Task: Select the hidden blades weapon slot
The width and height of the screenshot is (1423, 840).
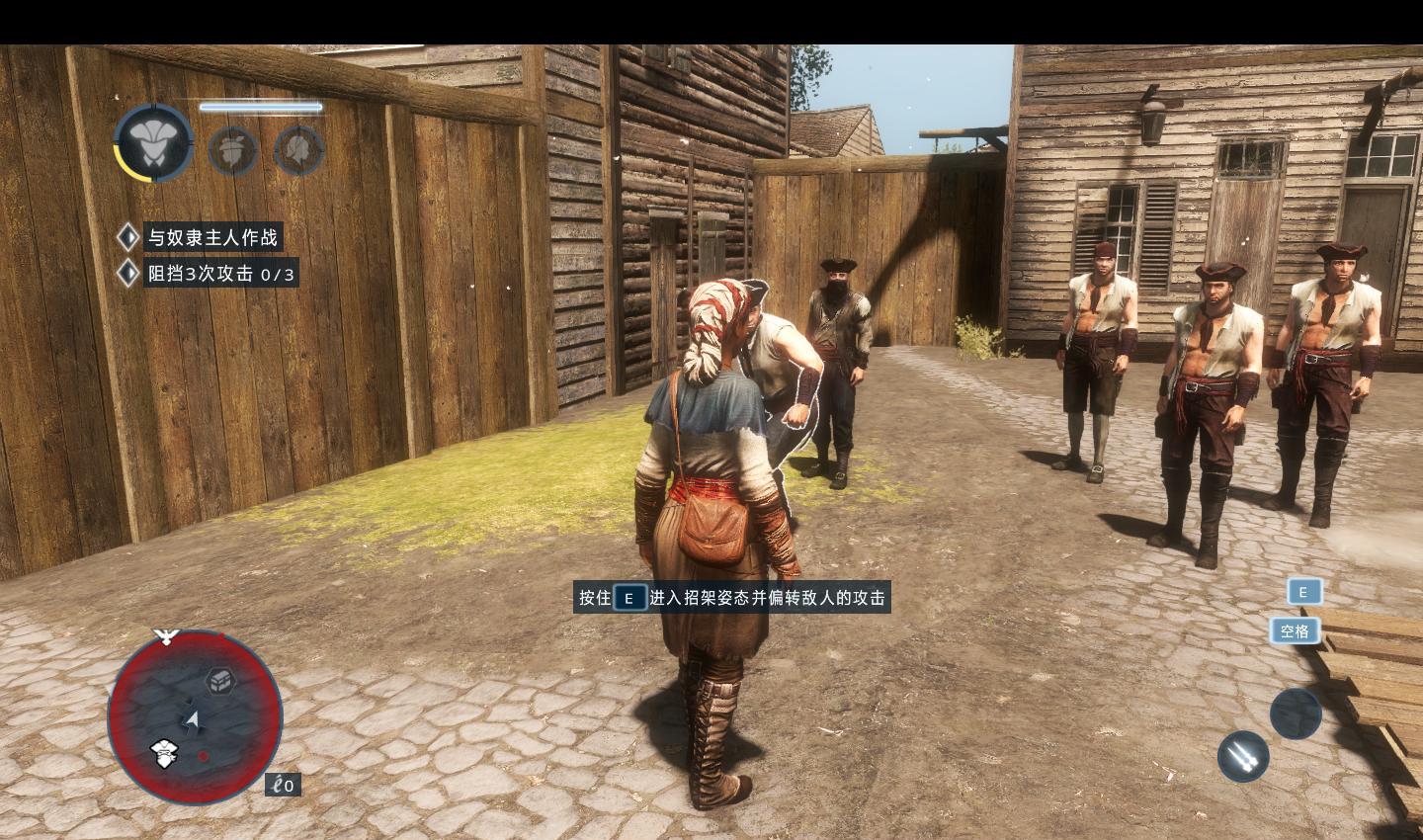Action: 1242,756
